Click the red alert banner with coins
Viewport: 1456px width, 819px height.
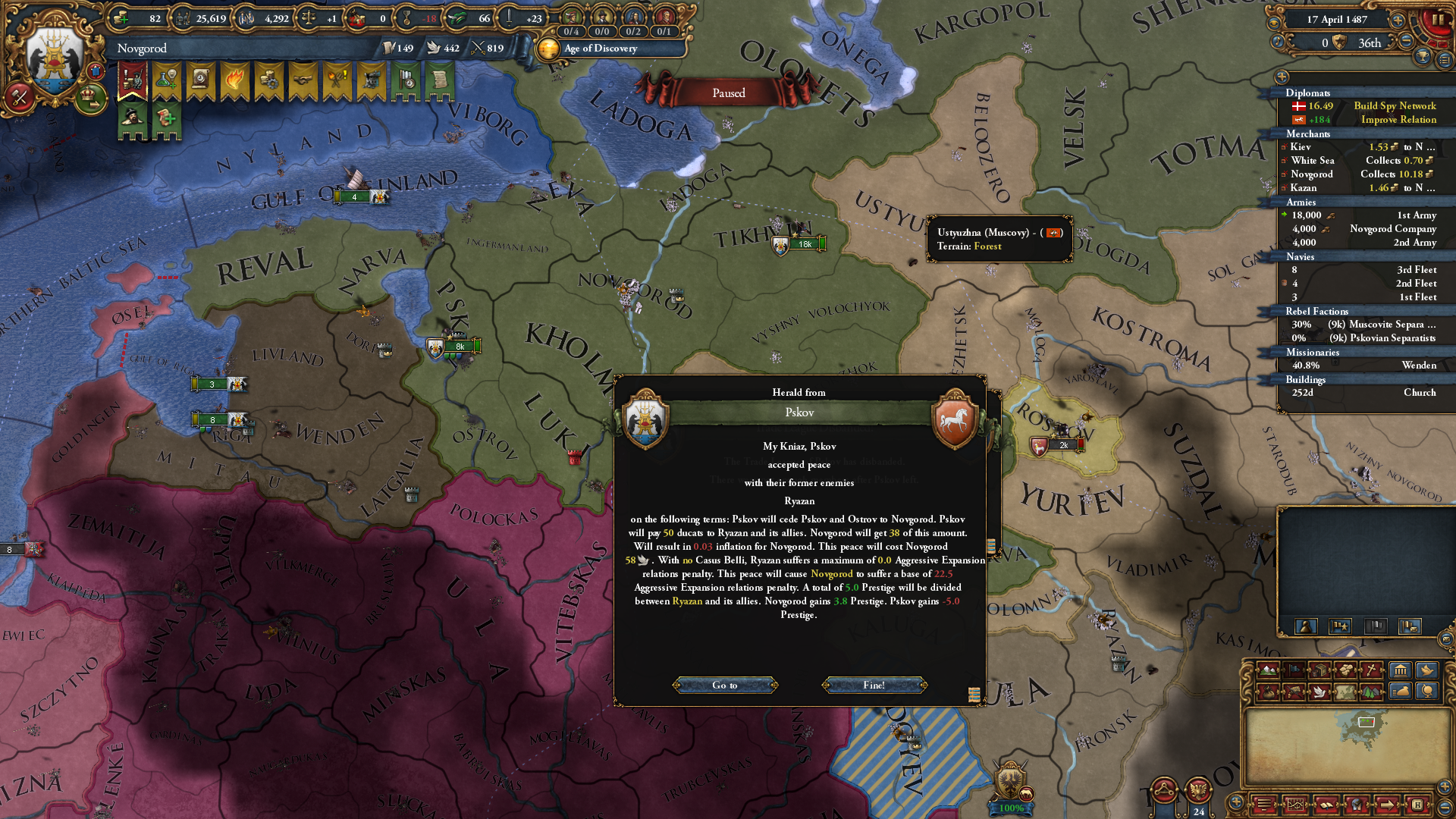click(x=132, y=80)
